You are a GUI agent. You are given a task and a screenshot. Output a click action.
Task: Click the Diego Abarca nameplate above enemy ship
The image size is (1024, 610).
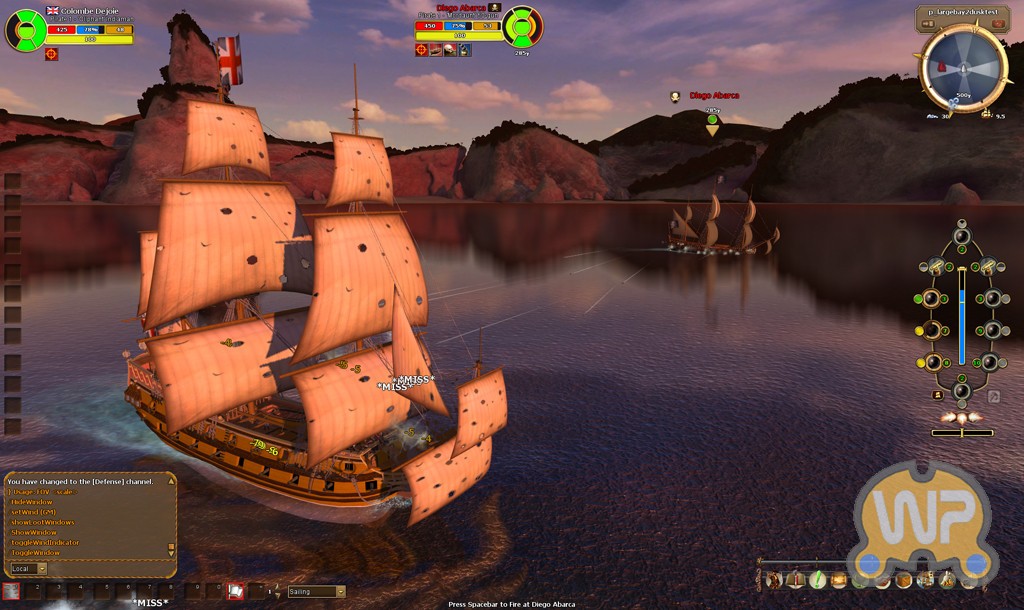point(713,96)
